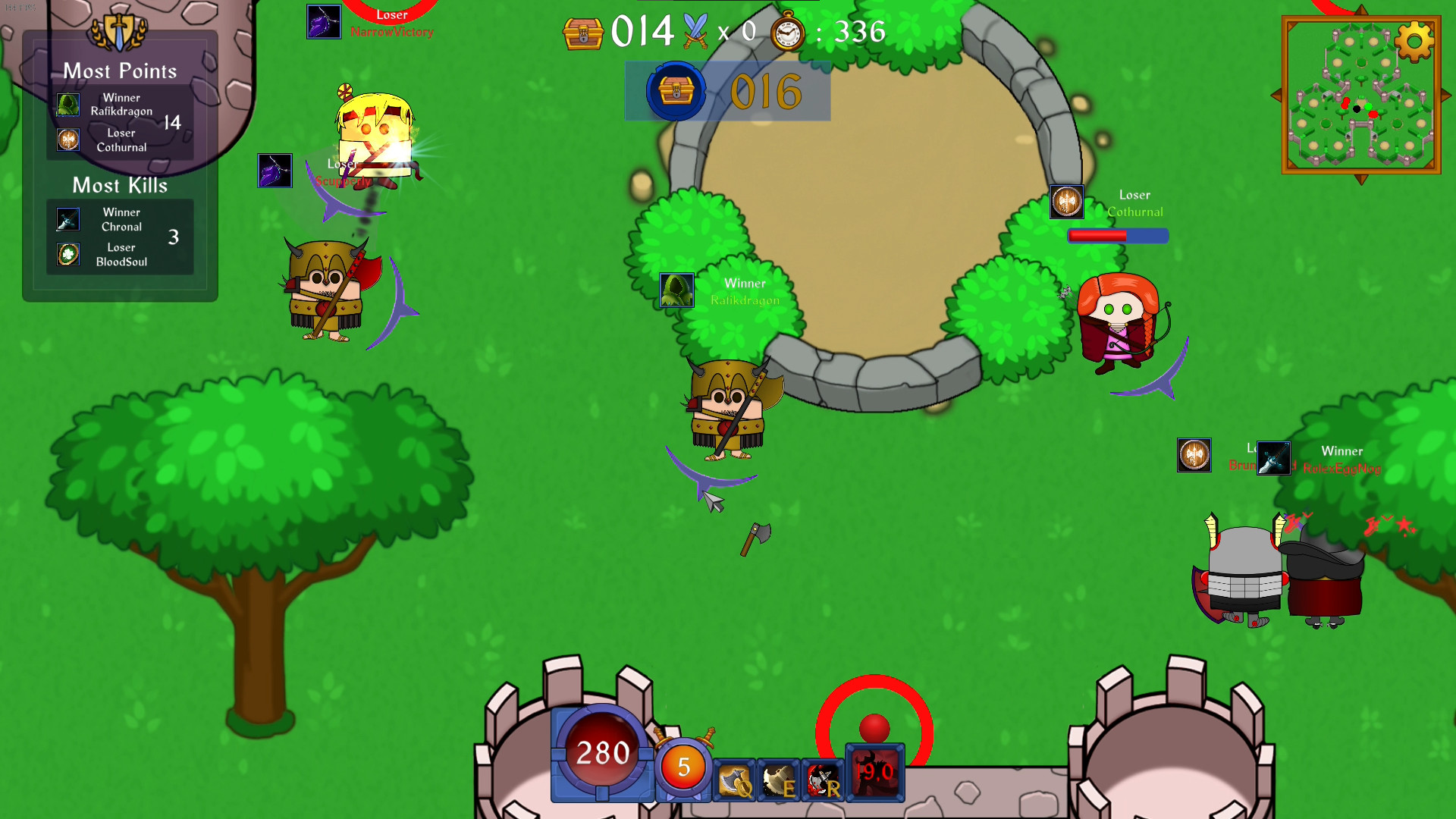Click Rafikdragon's green hood player icon
The width and height of the screenshot is (1456, 819).
click(676, 290)
